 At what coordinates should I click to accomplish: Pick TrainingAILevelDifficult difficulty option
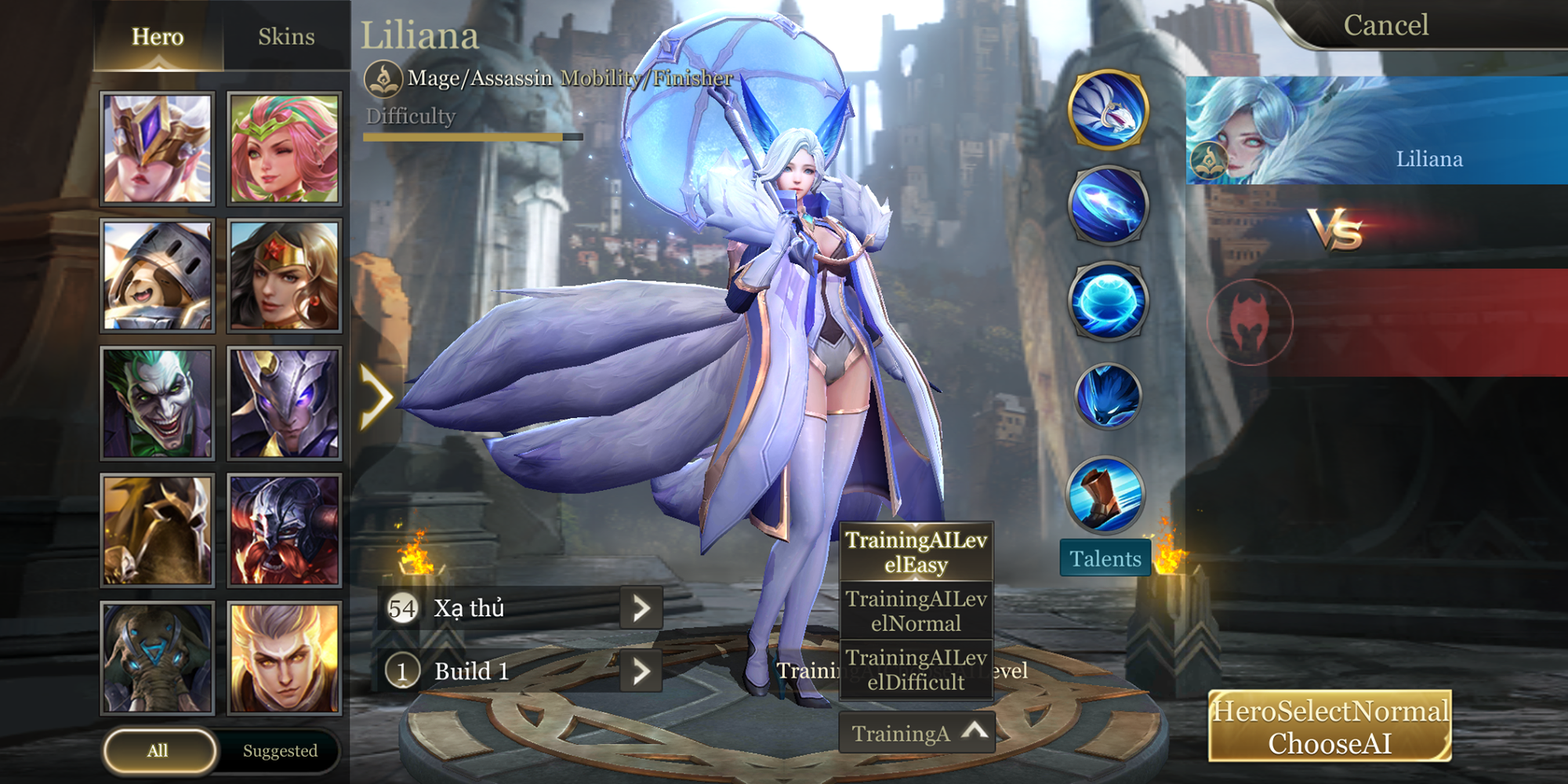tap(916, 670)
